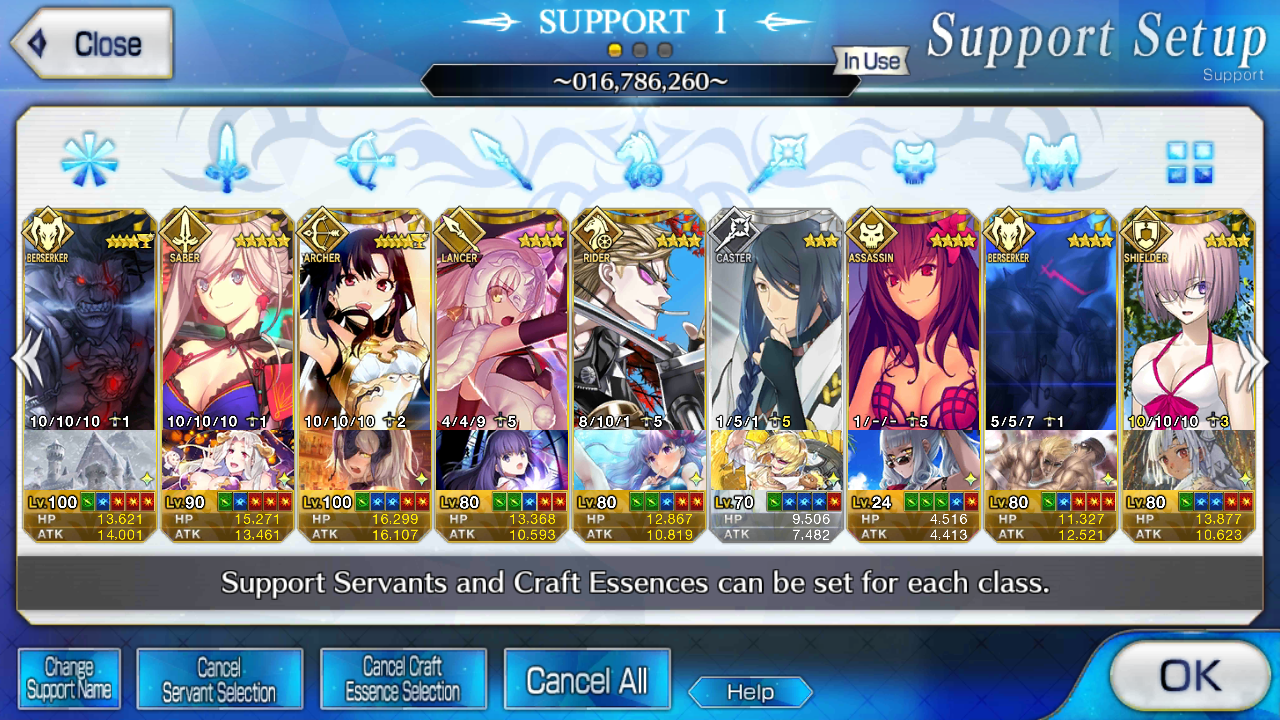Show next support set with right arrow

point(1254,360)
